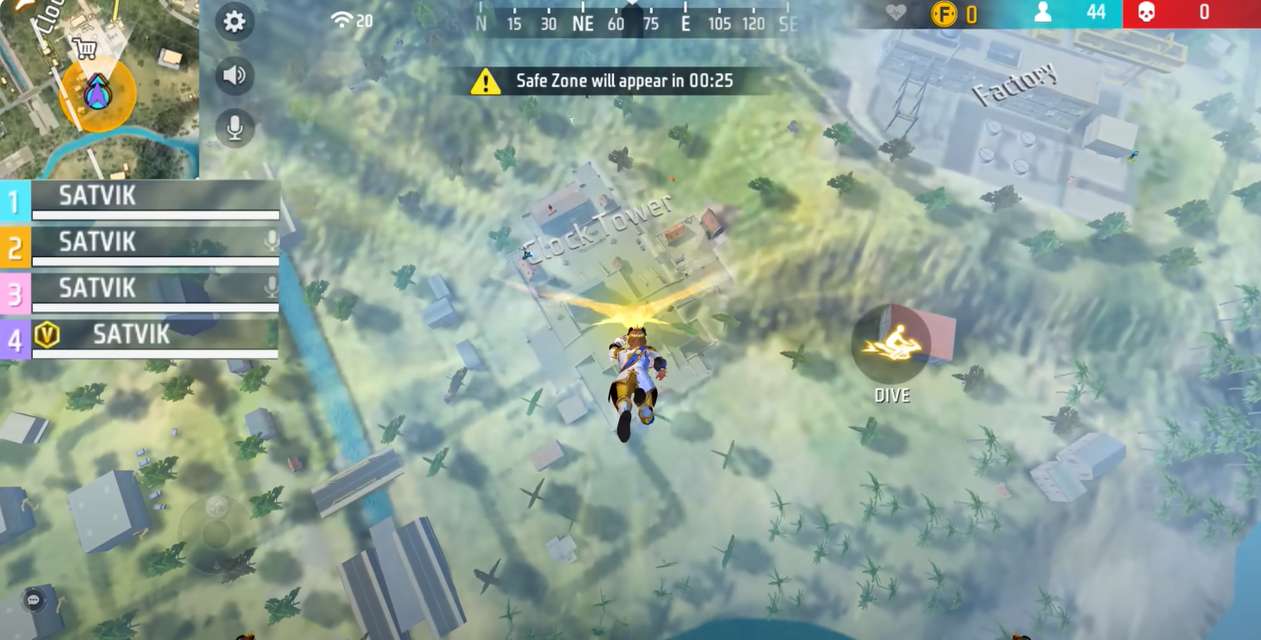Select squad member row numbered 4
Image resolution: width=1261 pixels, height=640 pixels.
pyautogui.click(x=140, y=337)
